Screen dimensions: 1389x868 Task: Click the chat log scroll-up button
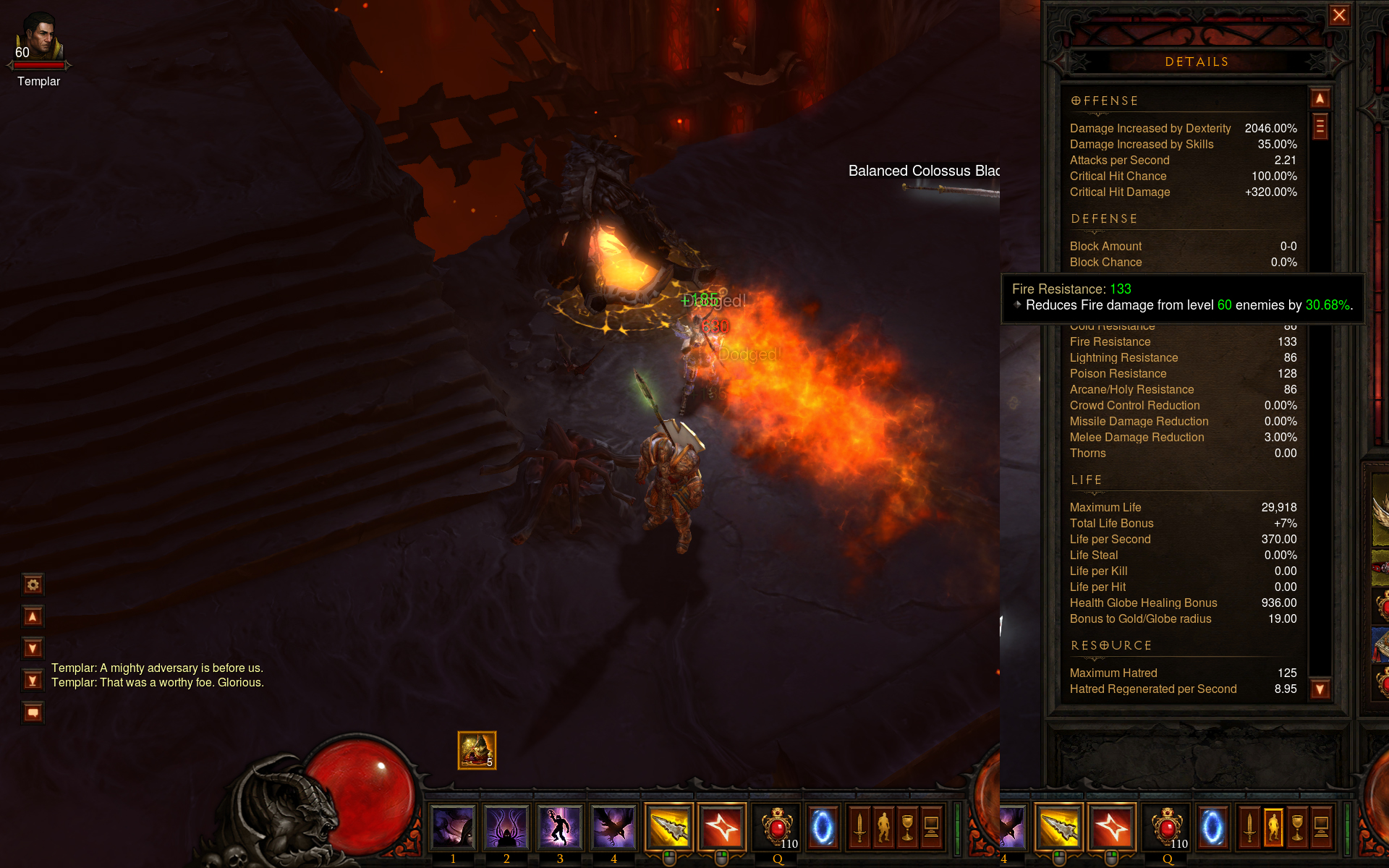(33, 616)
